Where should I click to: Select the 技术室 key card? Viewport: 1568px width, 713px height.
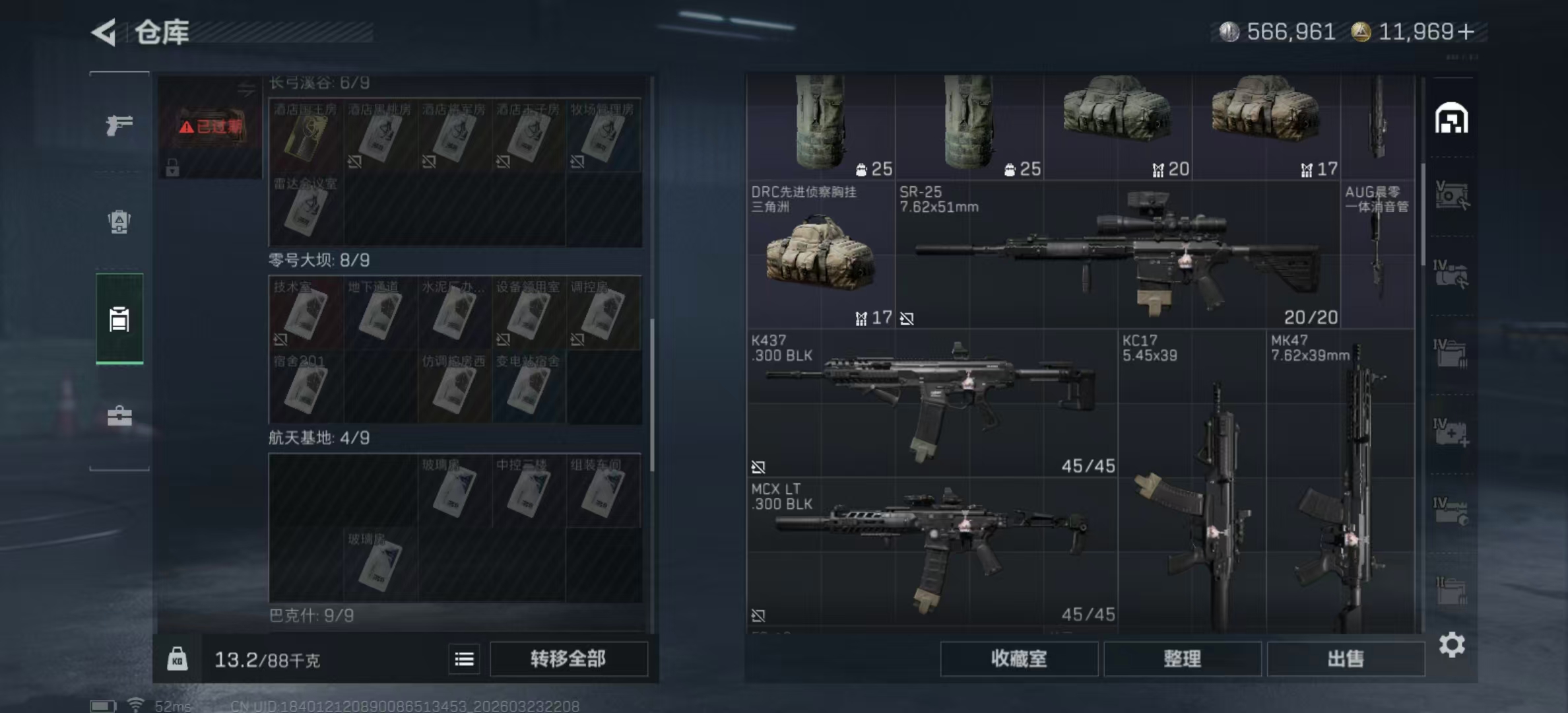click(x=306, y=313)
